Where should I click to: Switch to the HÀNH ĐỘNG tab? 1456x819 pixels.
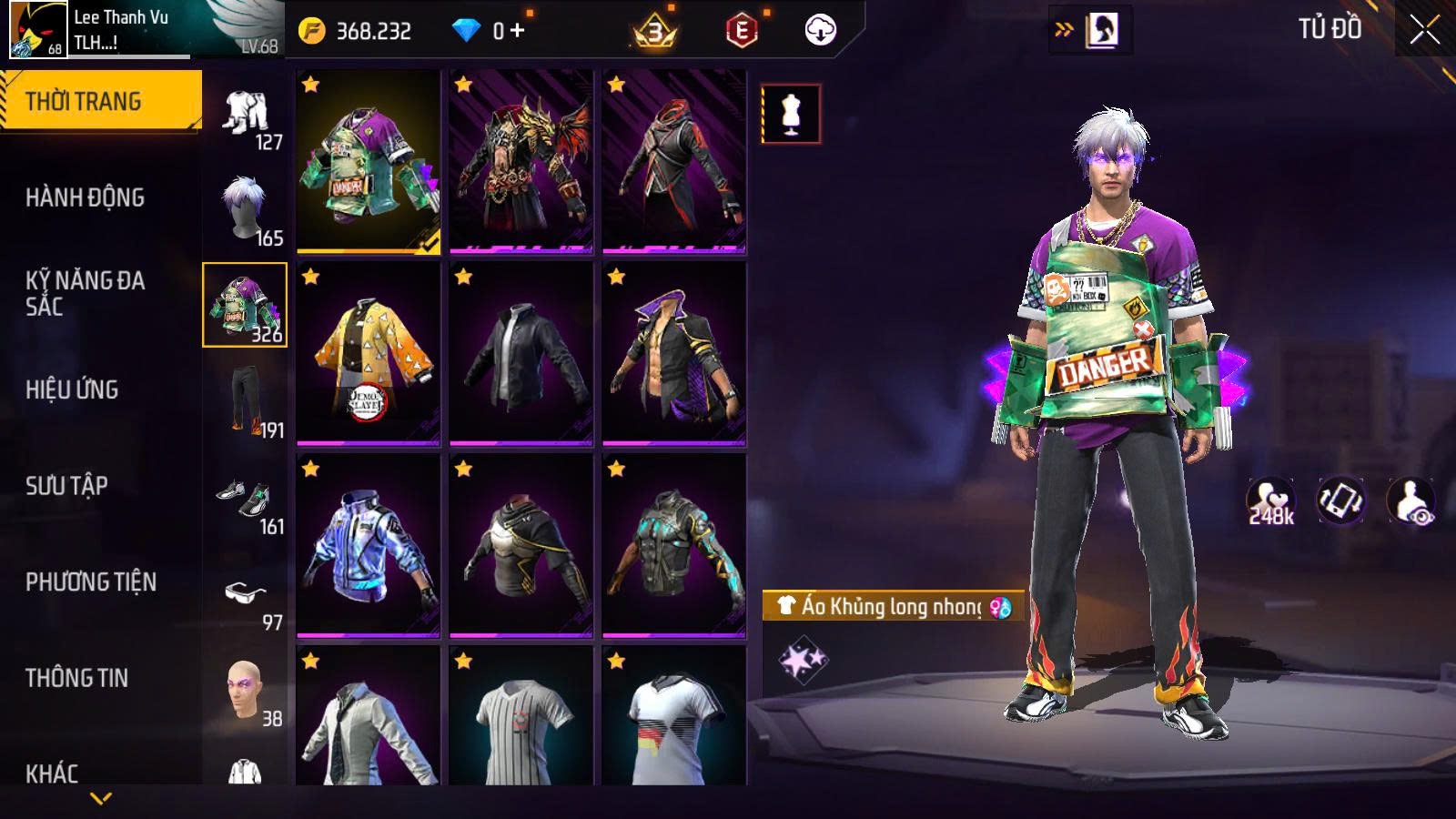(x=85, y=197)
